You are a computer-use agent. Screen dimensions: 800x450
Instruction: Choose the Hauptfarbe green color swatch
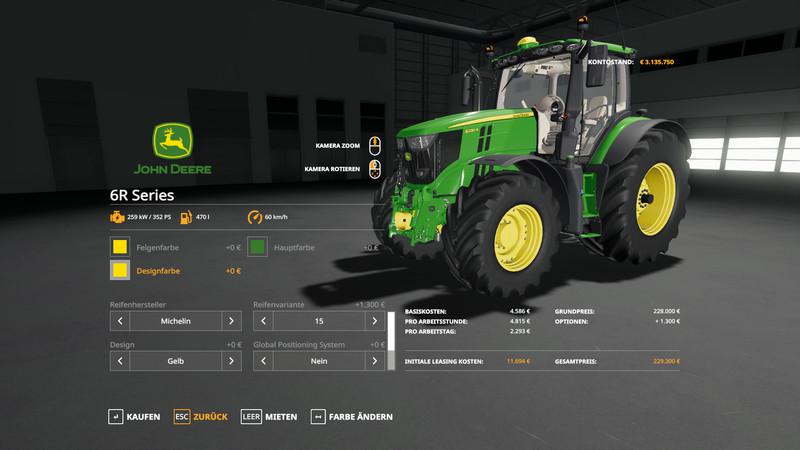(x=257, y=246)
